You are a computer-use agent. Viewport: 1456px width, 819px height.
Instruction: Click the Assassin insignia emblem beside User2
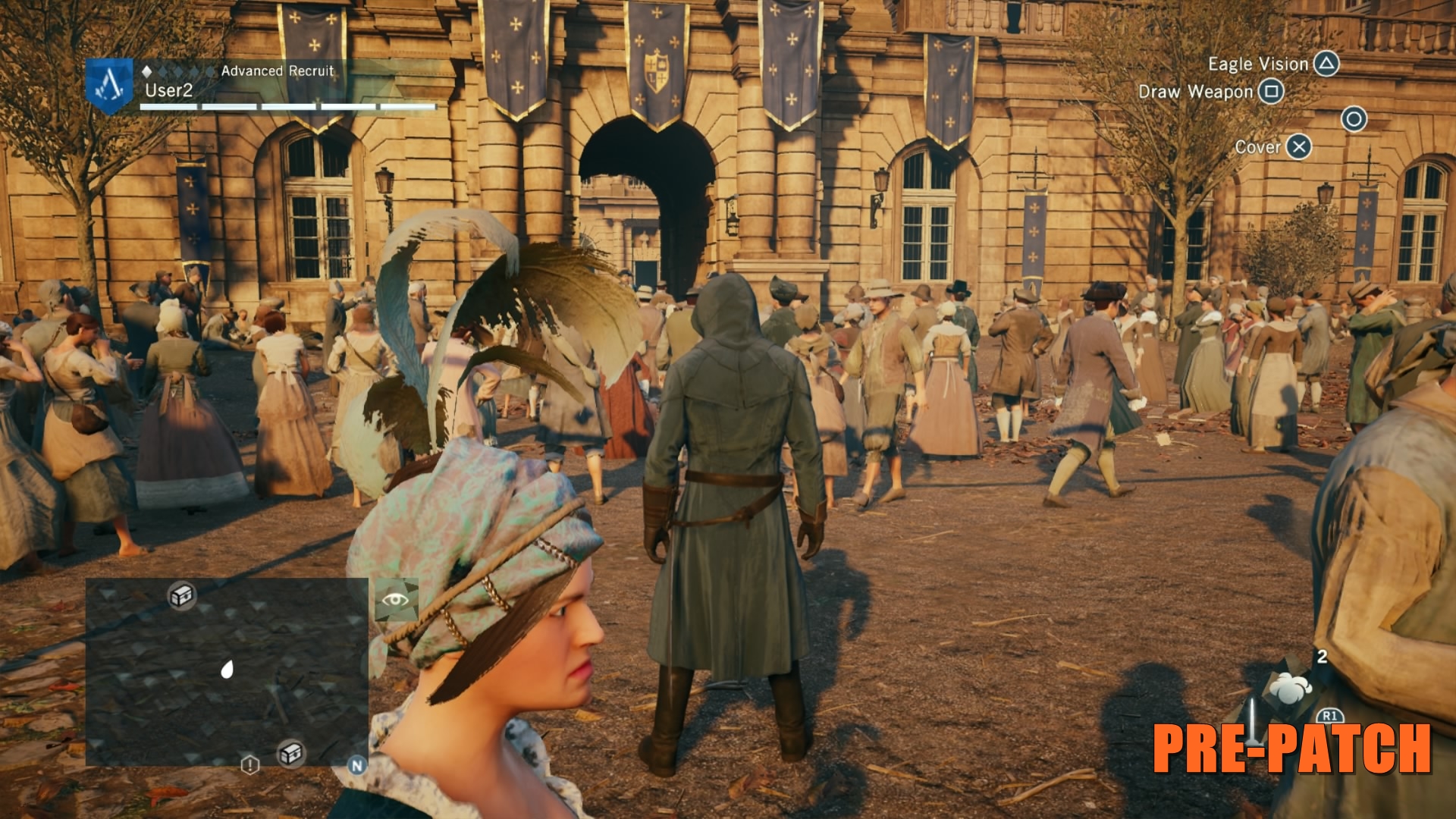click(109, 85)
